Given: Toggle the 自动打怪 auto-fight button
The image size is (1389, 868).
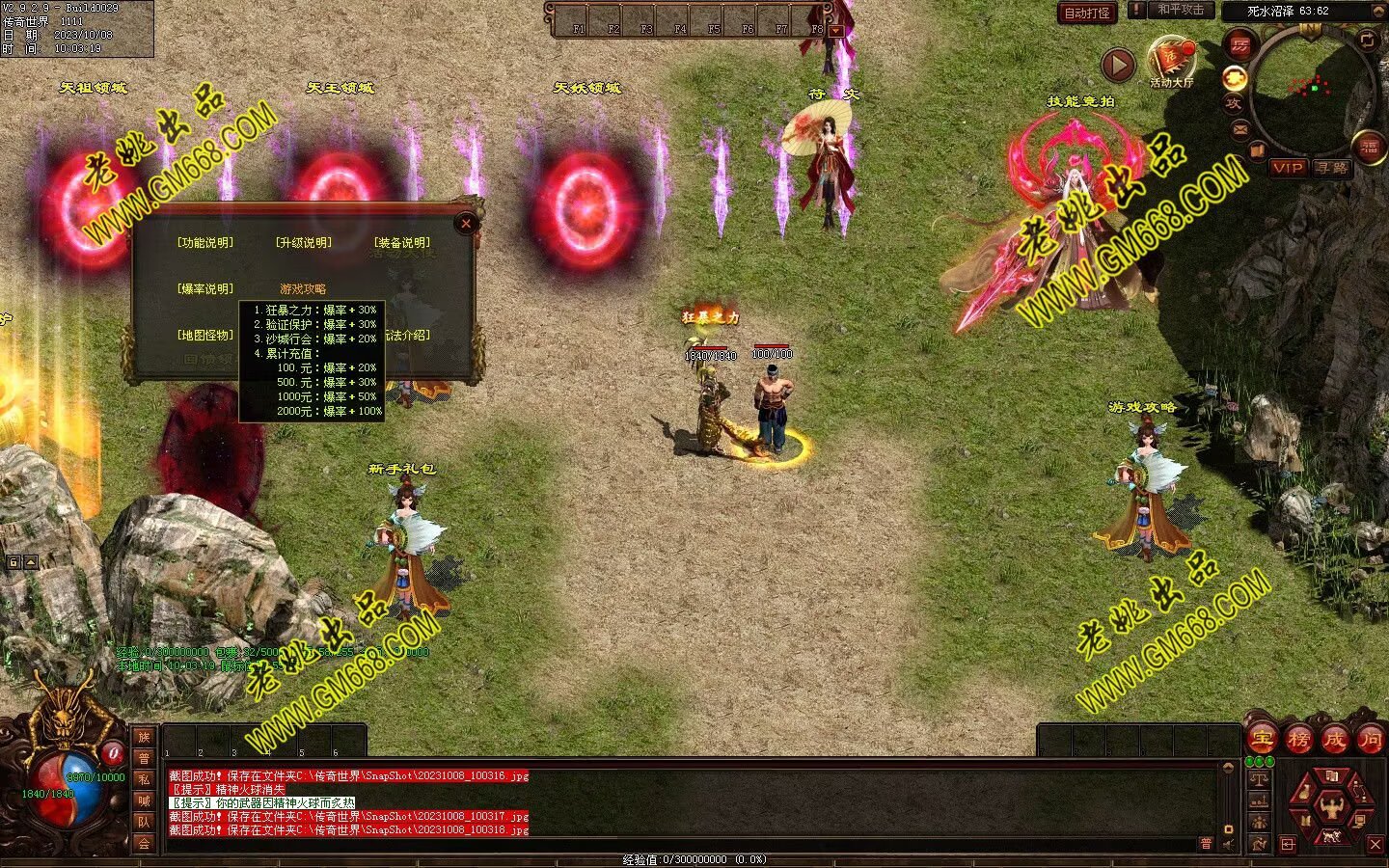Looking at the screenshot, I should click(1087, 13).
